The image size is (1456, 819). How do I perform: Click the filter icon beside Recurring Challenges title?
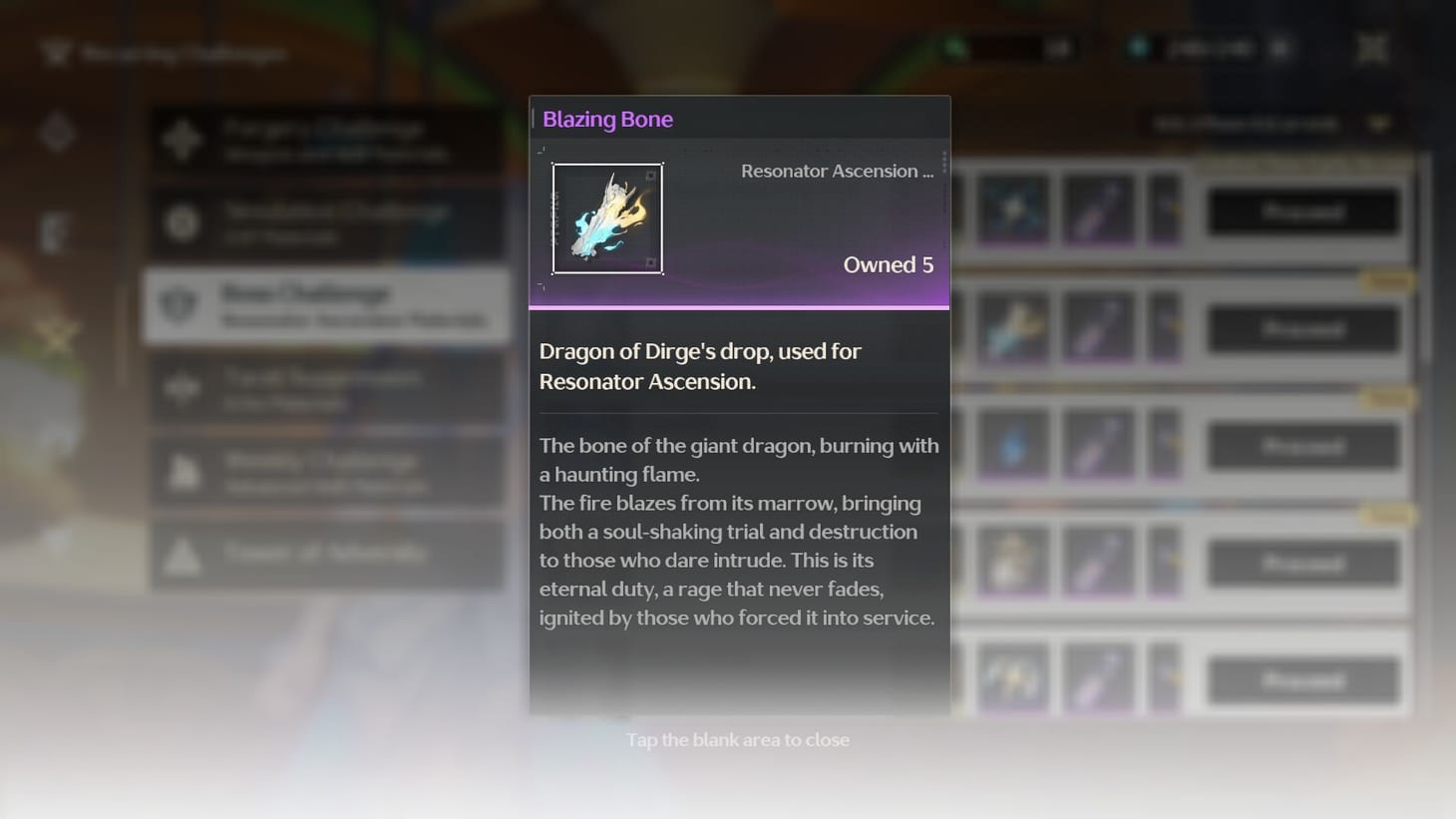(54, 53)
